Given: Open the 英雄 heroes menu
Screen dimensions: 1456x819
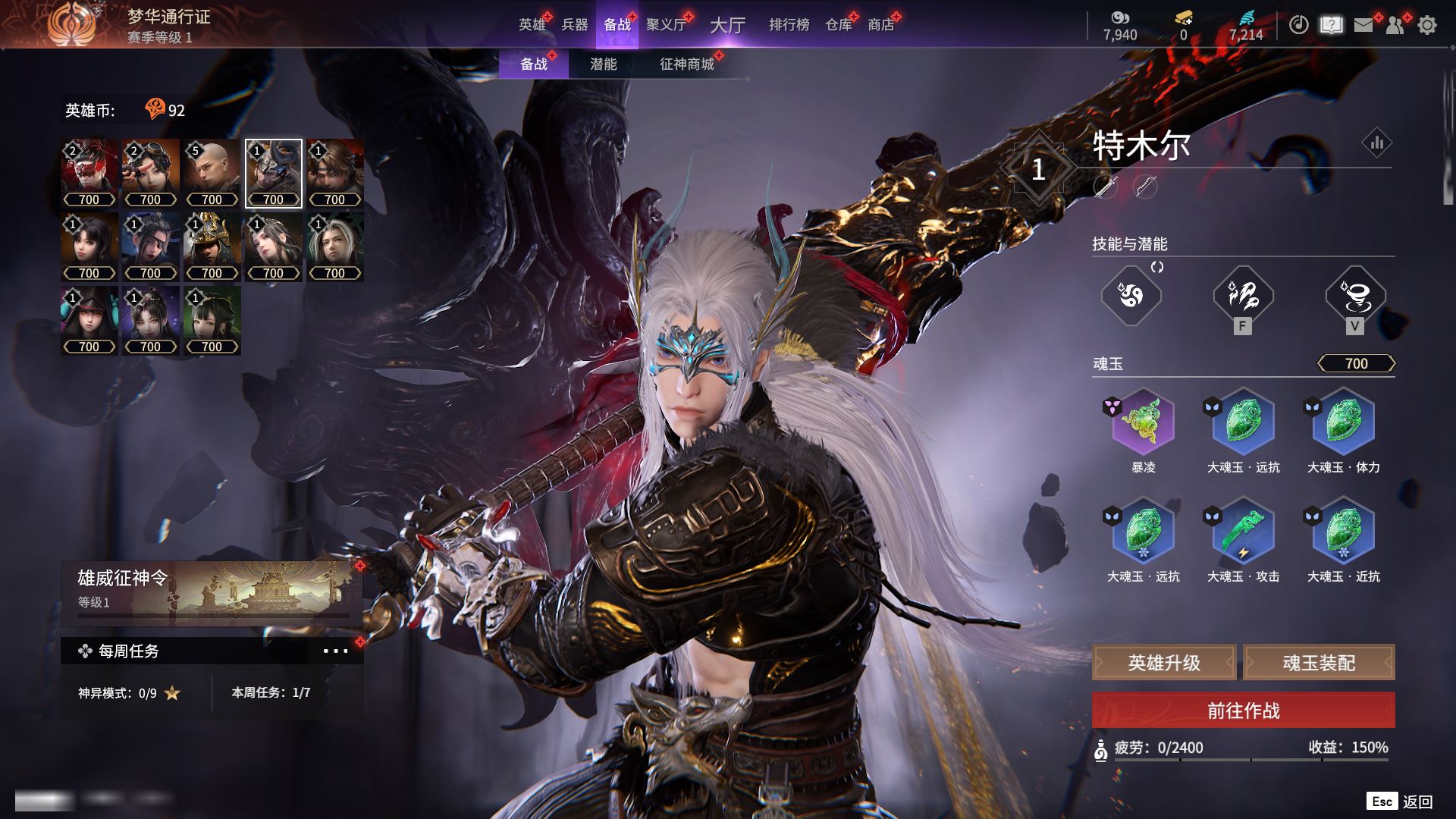Looking at the screenshot, I should (x=532, y=25).
